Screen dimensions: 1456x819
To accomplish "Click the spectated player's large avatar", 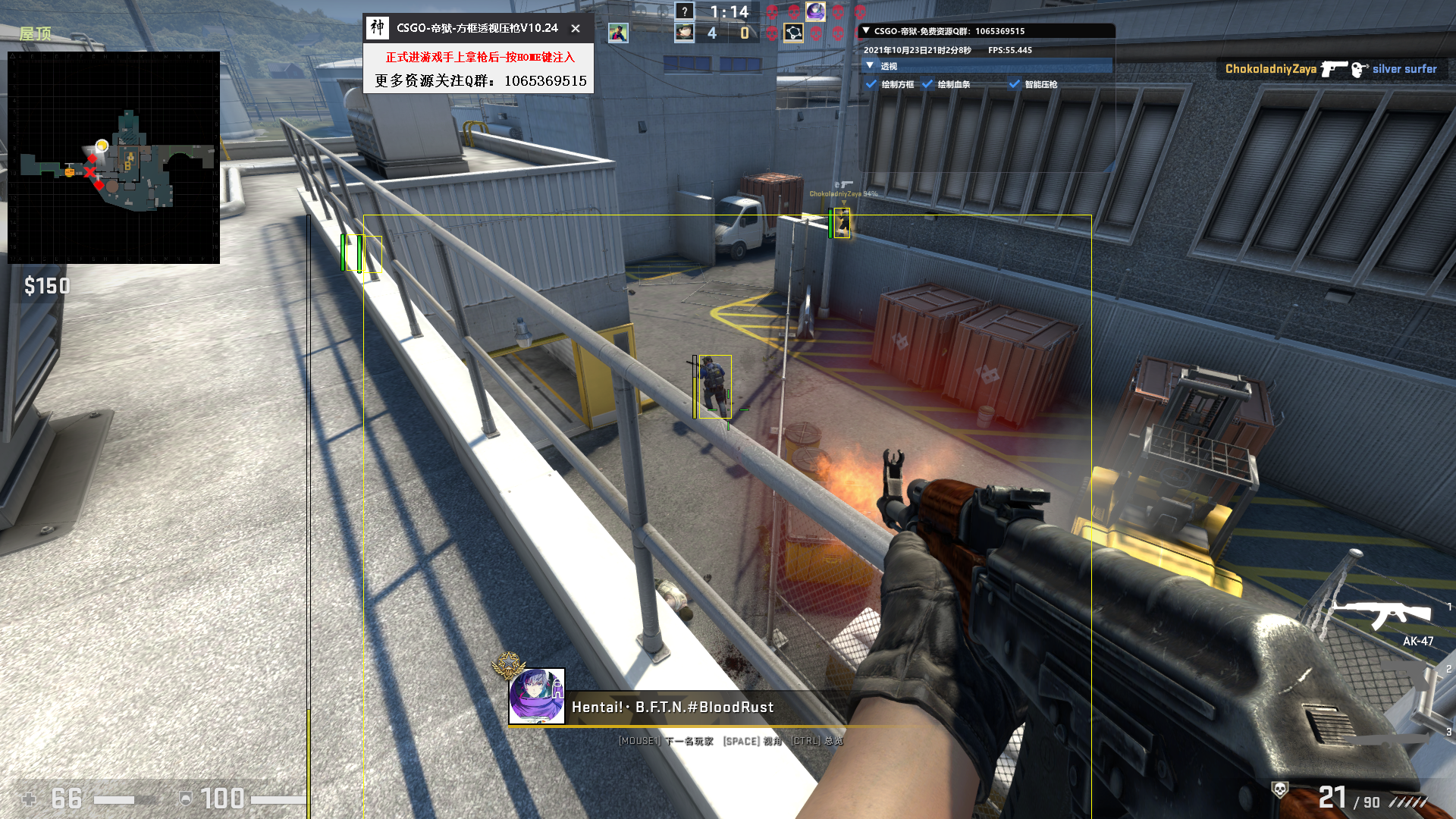I will coord(537,696).
